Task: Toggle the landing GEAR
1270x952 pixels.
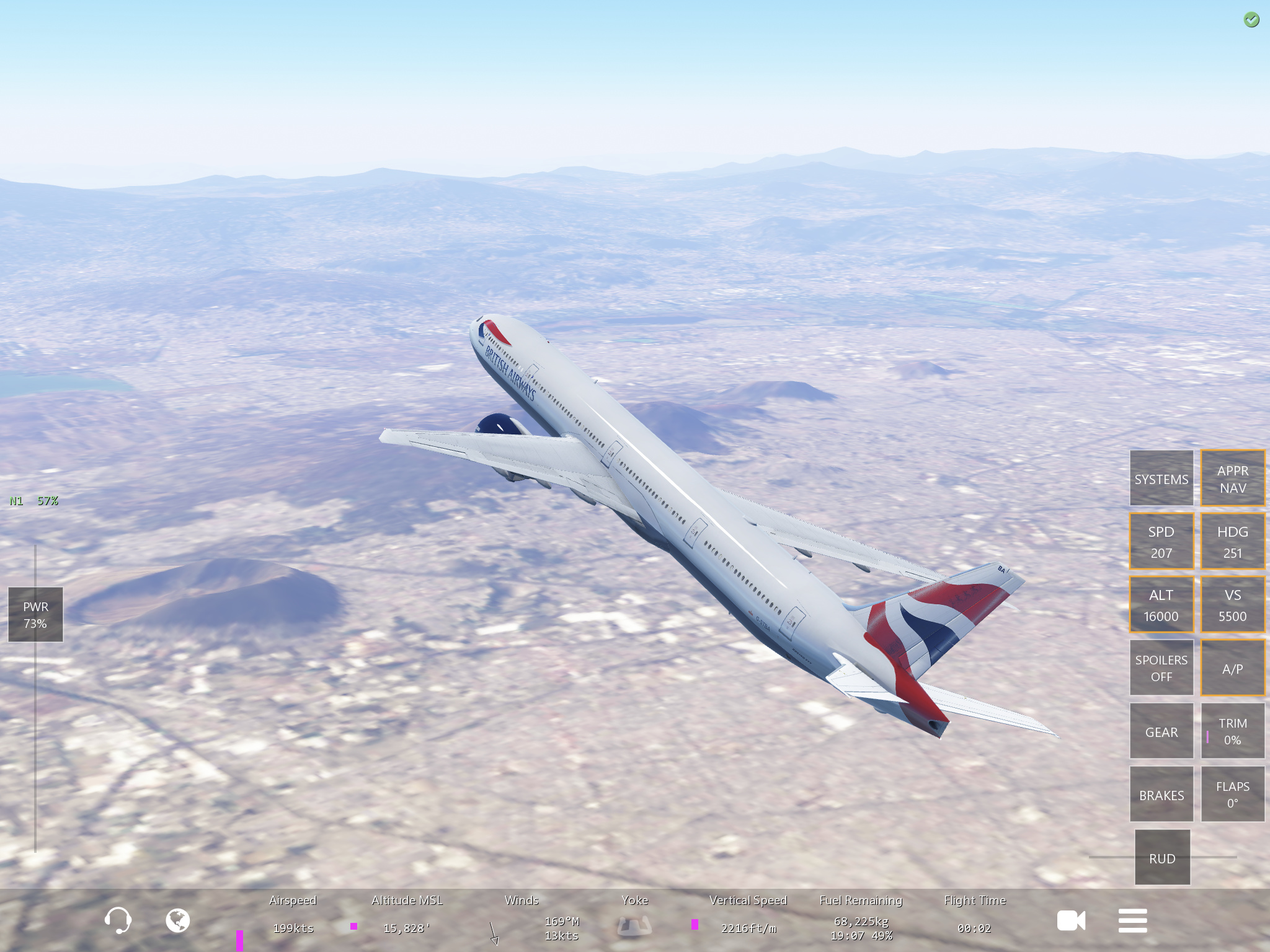Action: click(1161, 731)
